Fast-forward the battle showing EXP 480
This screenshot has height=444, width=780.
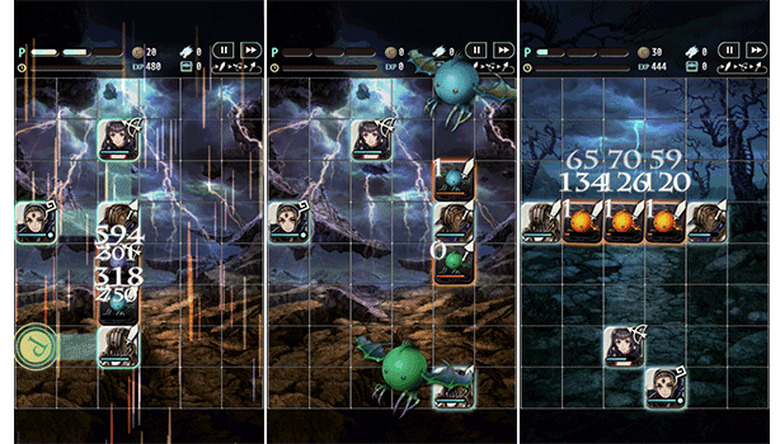250,50
